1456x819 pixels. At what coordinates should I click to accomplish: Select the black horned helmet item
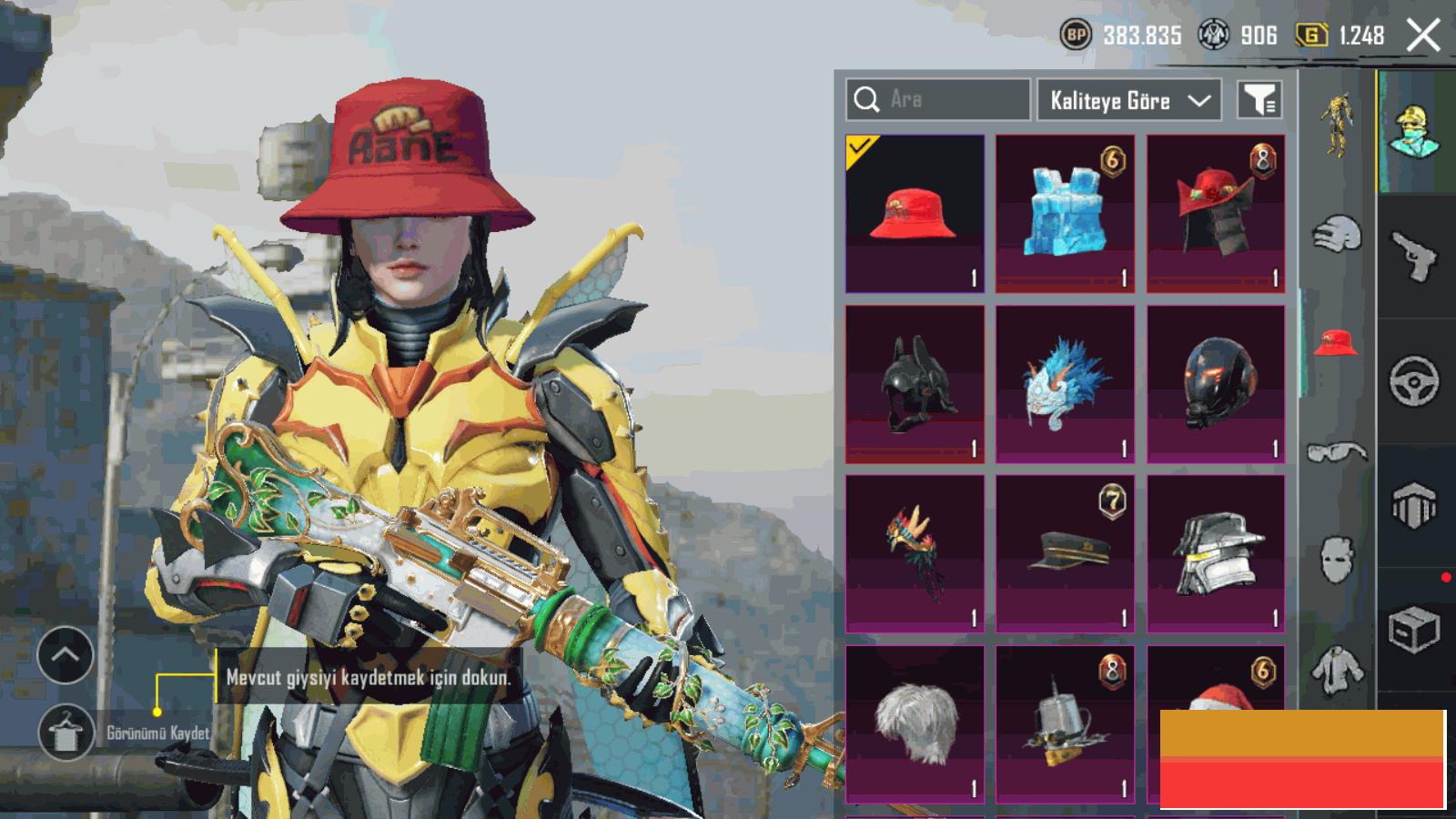pyautogui.click(x=915, y=384)
